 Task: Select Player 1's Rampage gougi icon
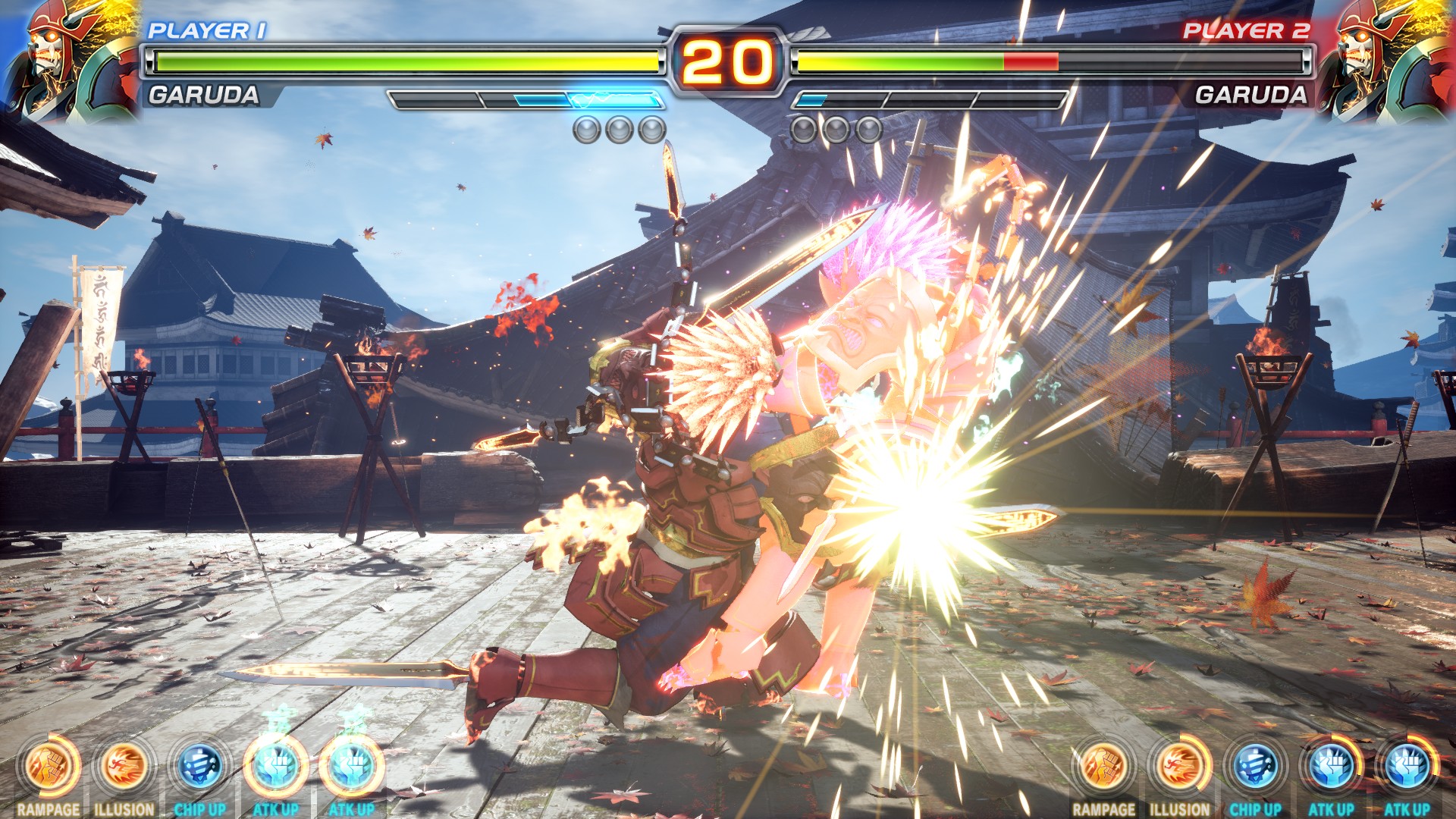point(49,766)
